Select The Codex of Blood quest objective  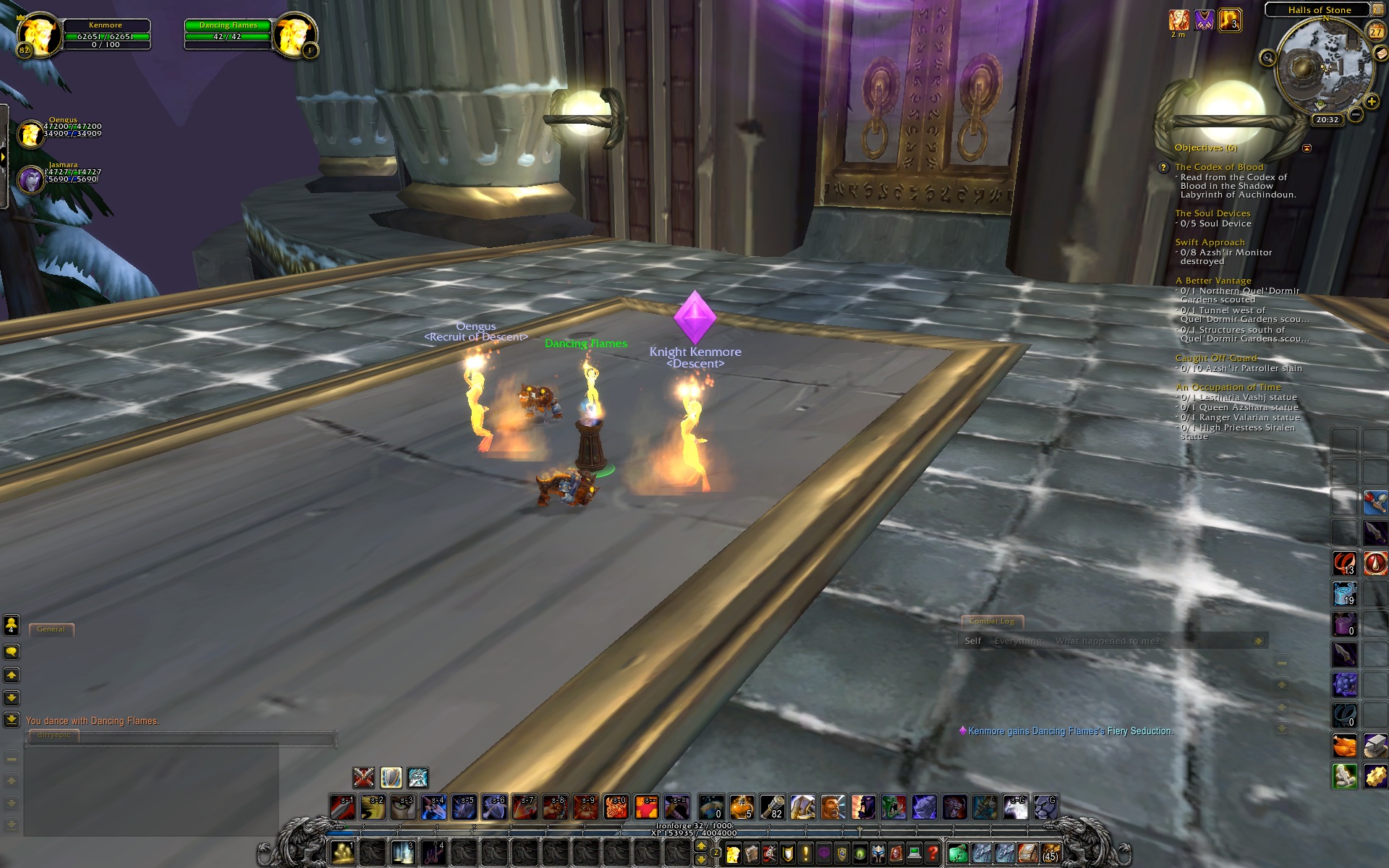(x=1219, y=167)
